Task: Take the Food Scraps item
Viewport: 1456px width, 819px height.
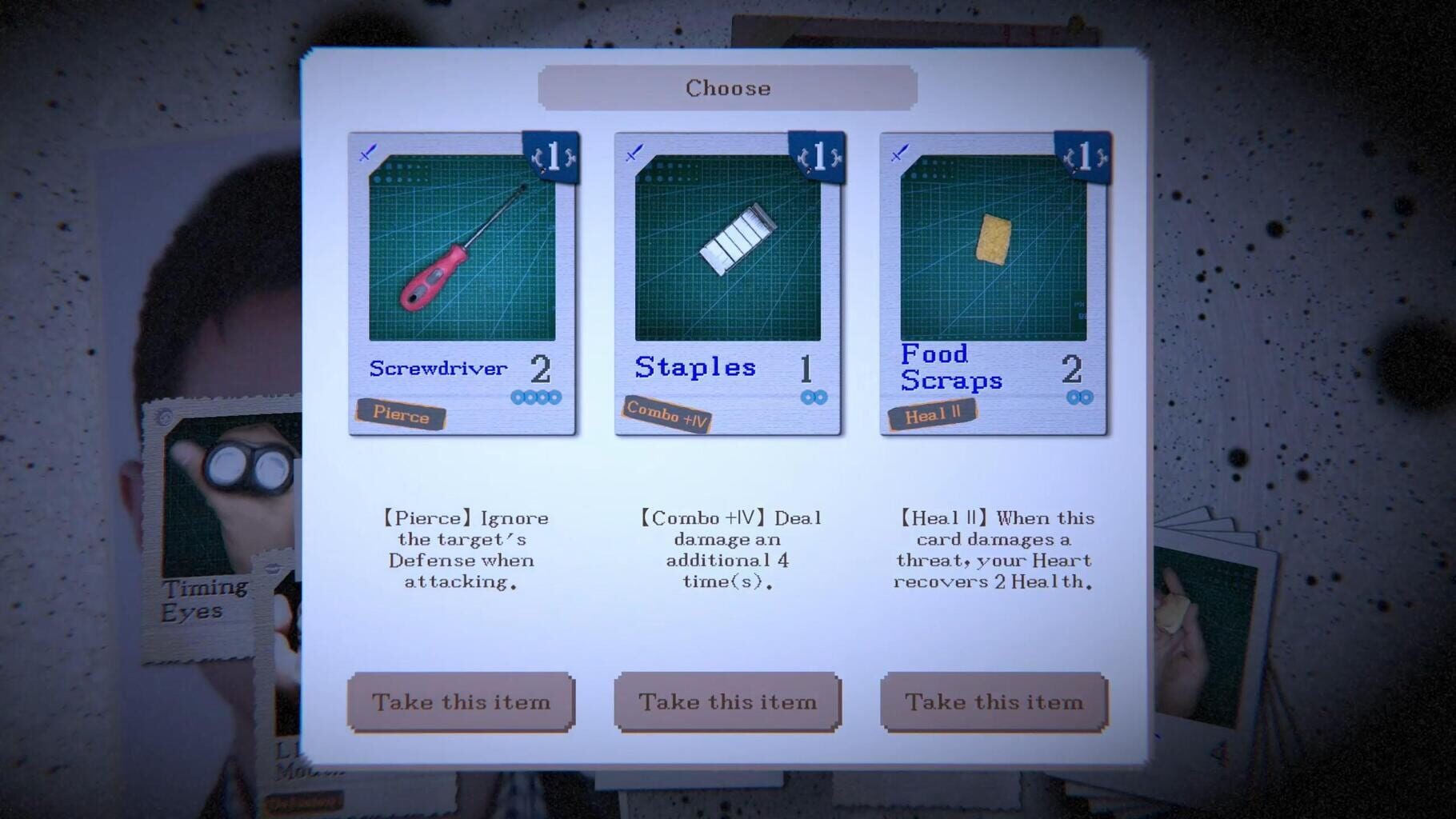Action: click(x=994, y=701)
